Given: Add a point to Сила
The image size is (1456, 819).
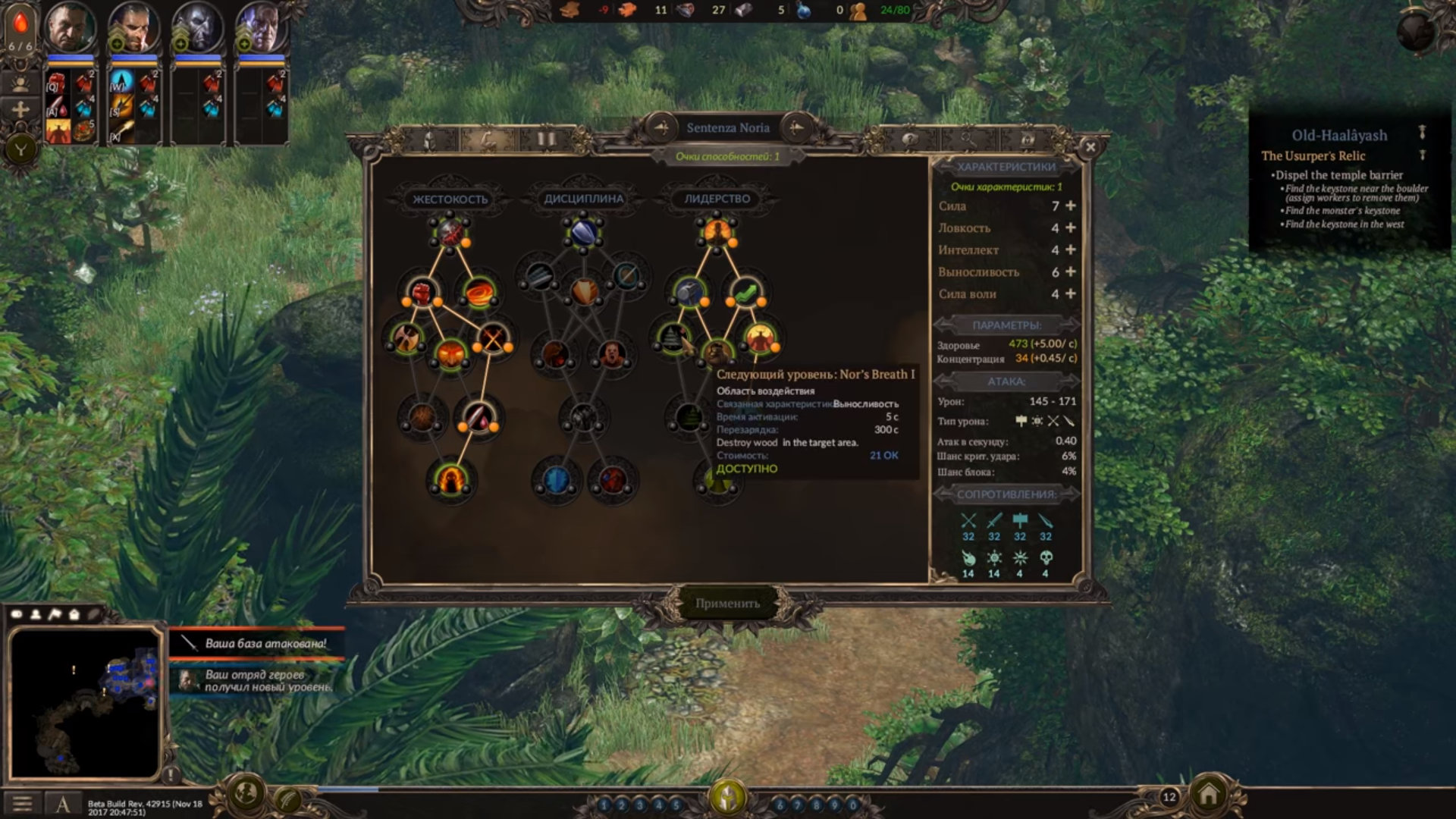Looking at the screenshot, I should 1071,206.
